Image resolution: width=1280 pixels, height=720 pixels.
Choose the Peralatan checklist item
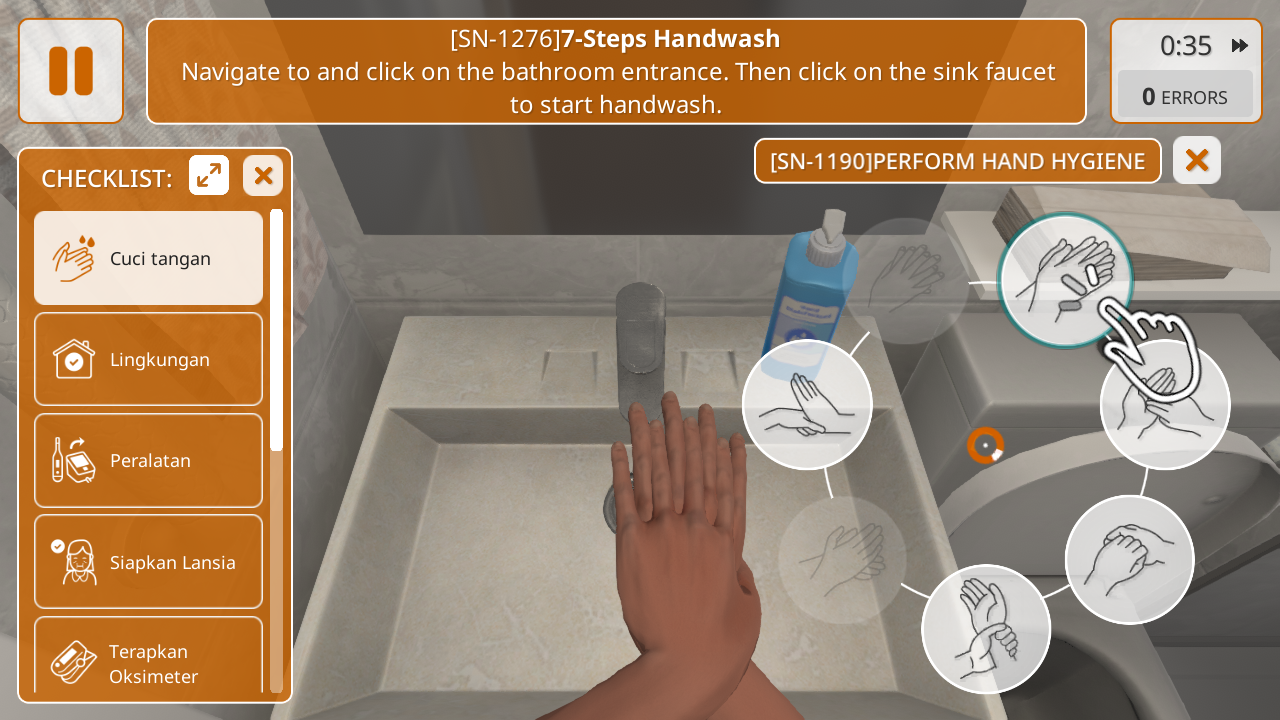pos(148,460)
